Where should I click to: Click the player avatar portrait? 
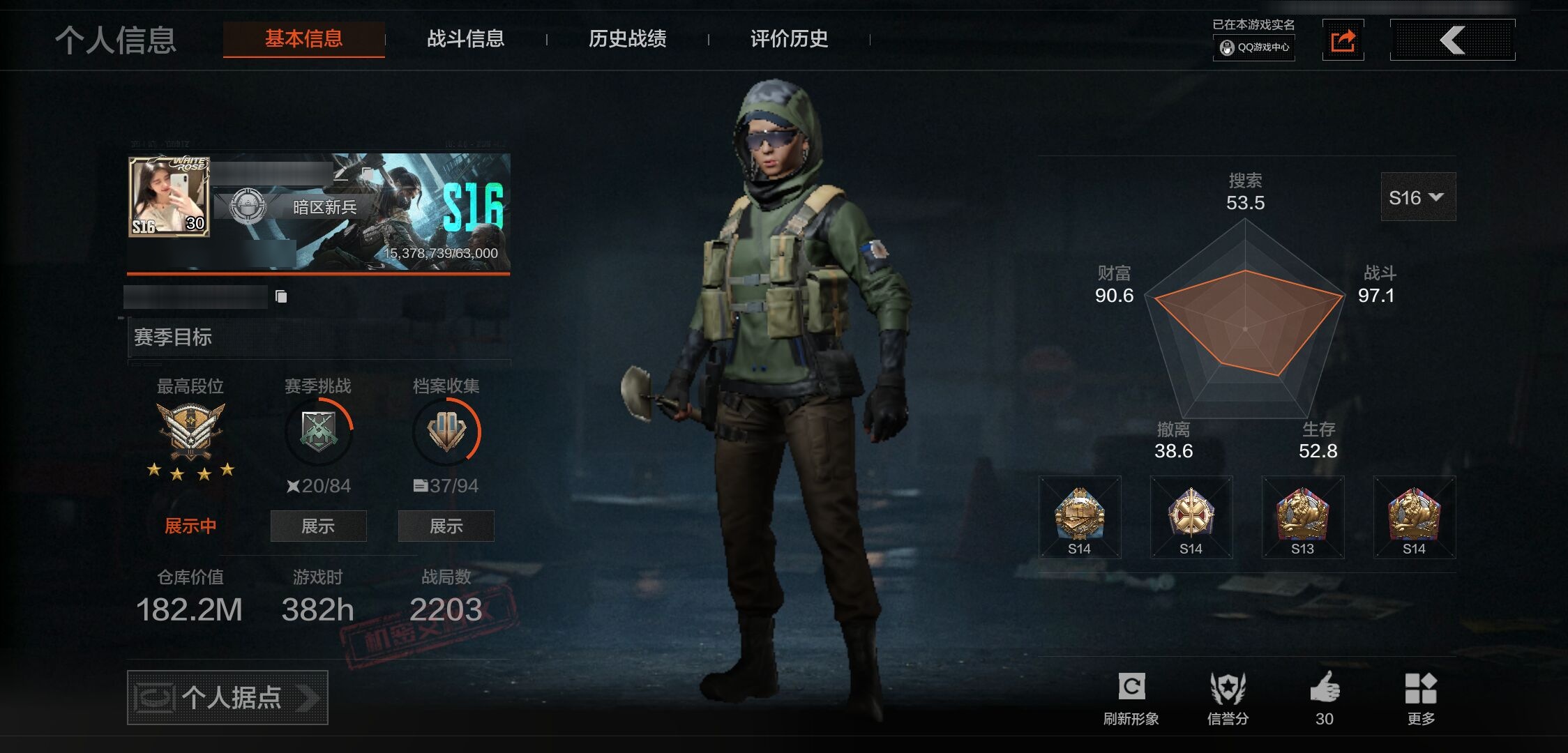(x=169, y=196)
